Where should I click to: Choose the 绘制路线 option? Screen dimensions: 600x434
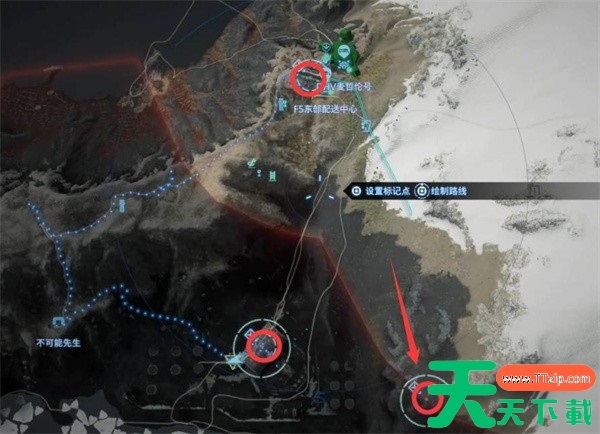(x=445, y=189)
